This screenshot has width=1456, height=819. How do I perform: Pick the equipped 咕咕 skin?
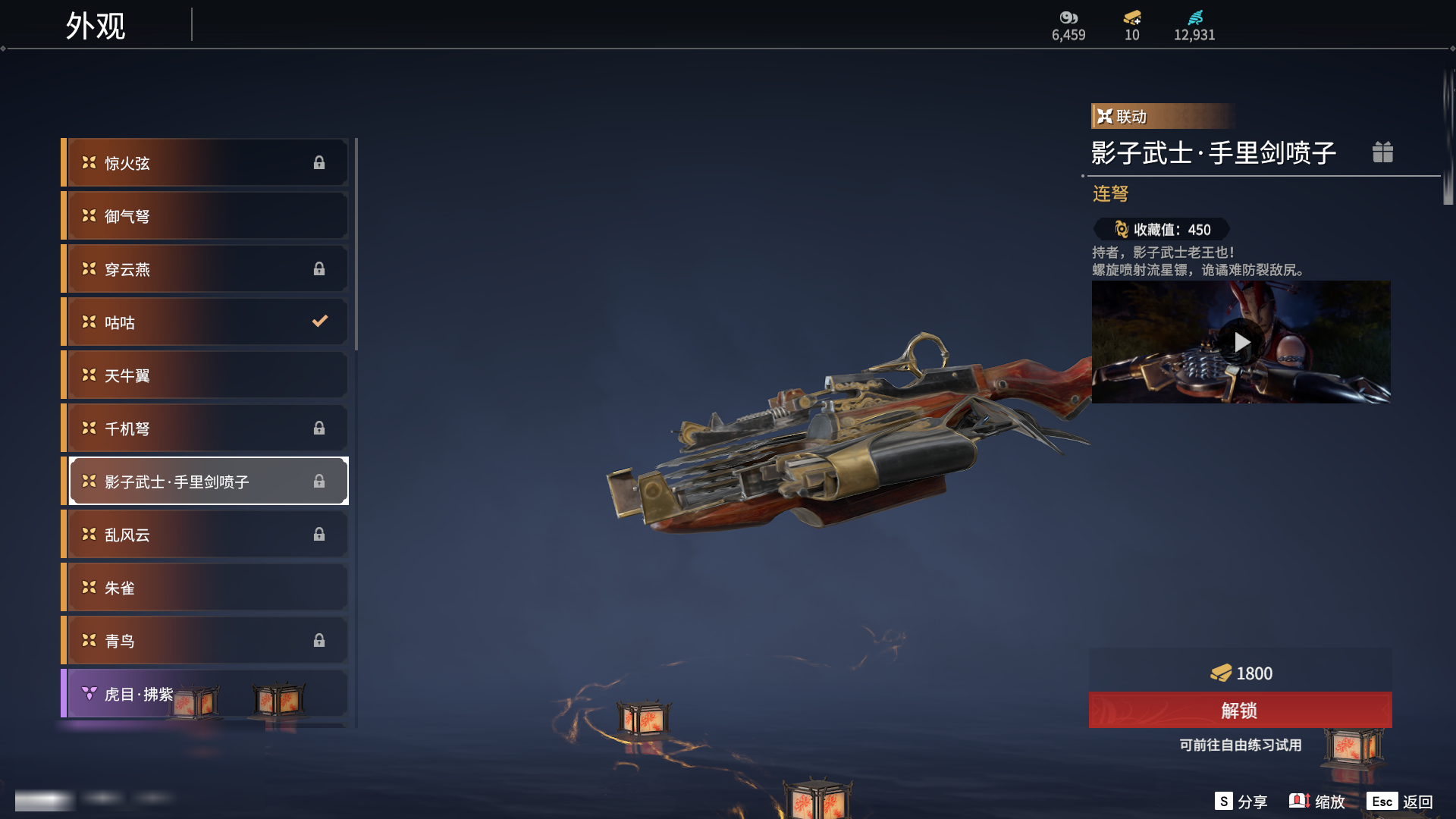tap(205, 322)
